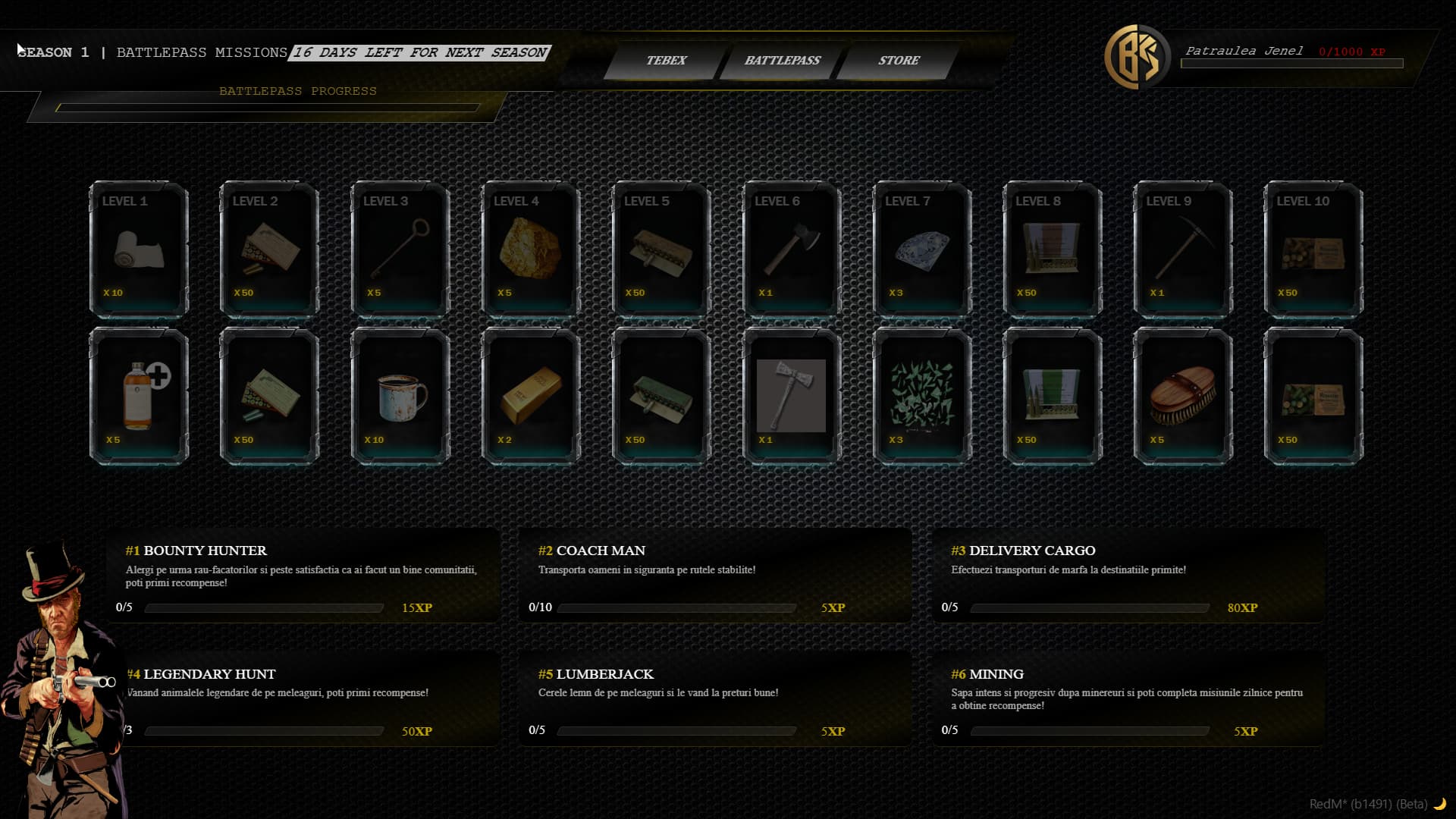
Task: Click the player name Patraulea Jenel
Action: (x=1244, y=52)
